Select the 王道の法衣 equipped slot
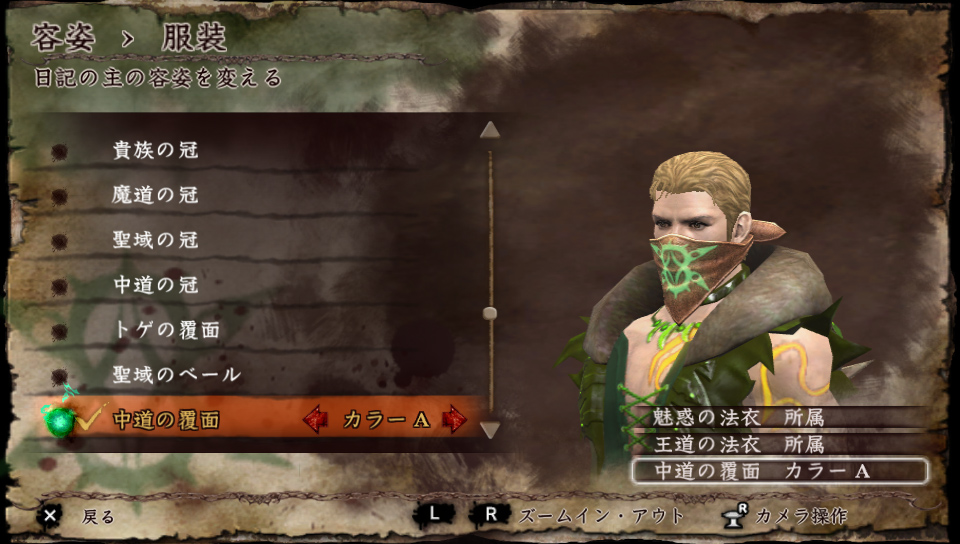960x544 pixels. pos(740,444)
